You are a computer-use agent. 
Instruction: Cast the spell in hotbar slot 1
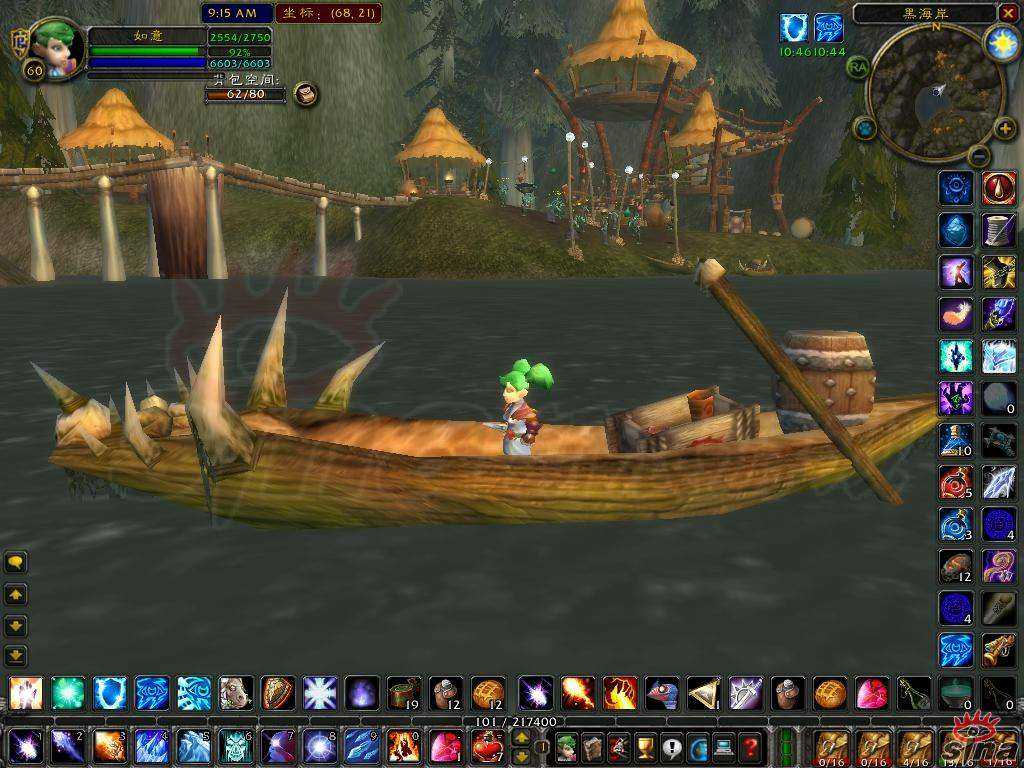coord(23,746)
